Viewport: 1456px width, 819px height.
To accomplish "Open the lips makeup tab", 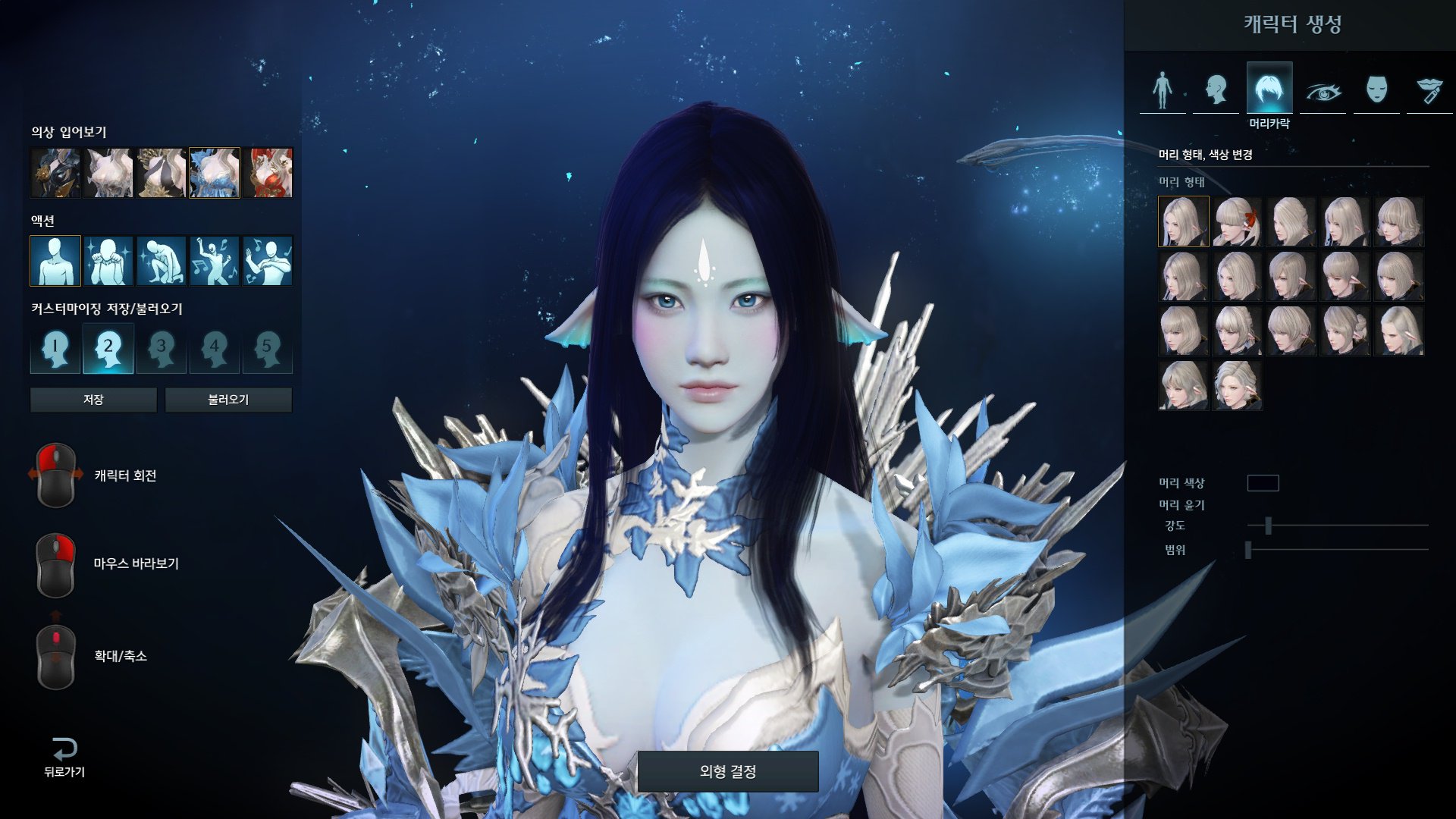I will click(1429, 91).
